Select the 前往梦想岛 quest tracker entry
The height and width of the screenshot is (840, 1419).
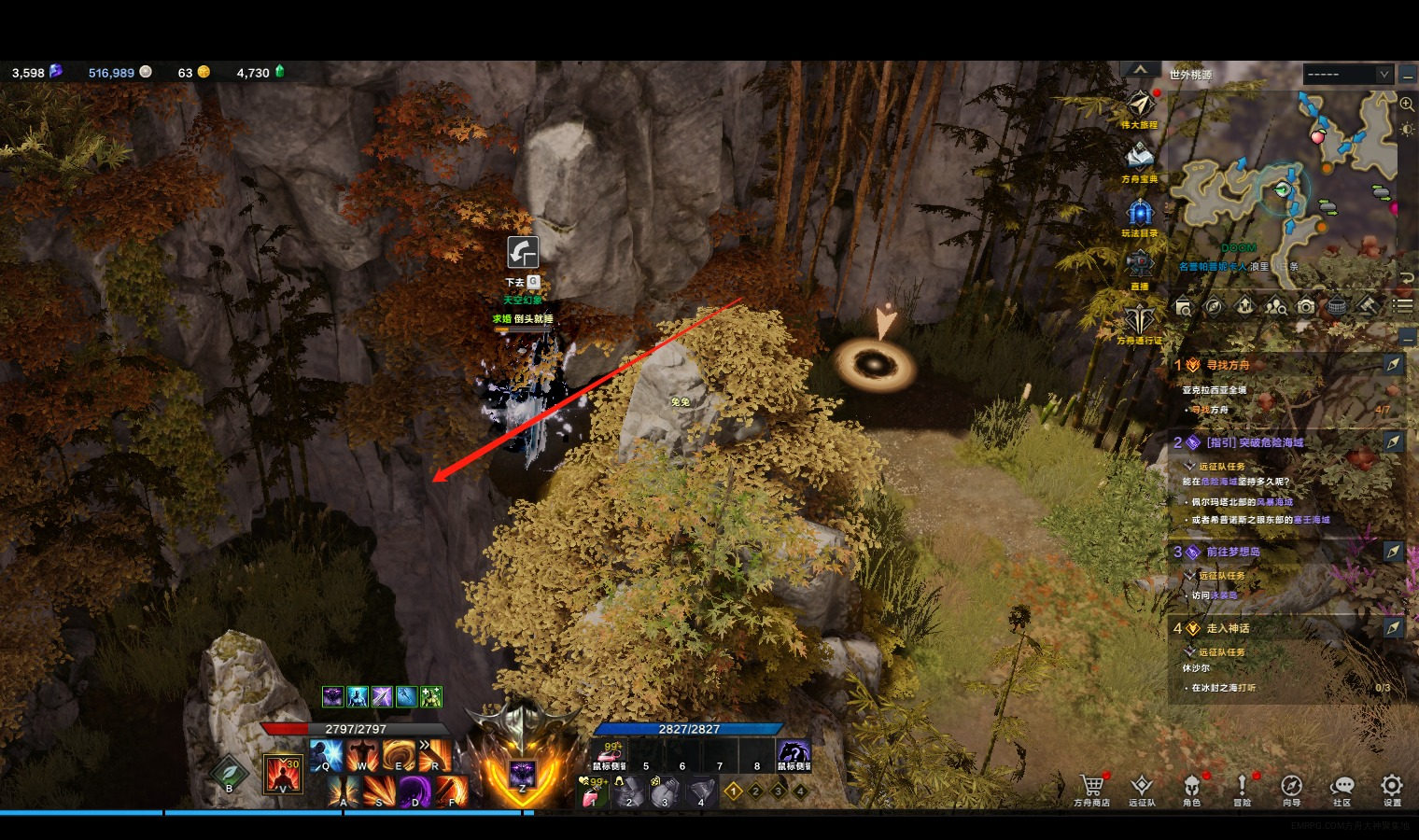[x=1232, y=552]
